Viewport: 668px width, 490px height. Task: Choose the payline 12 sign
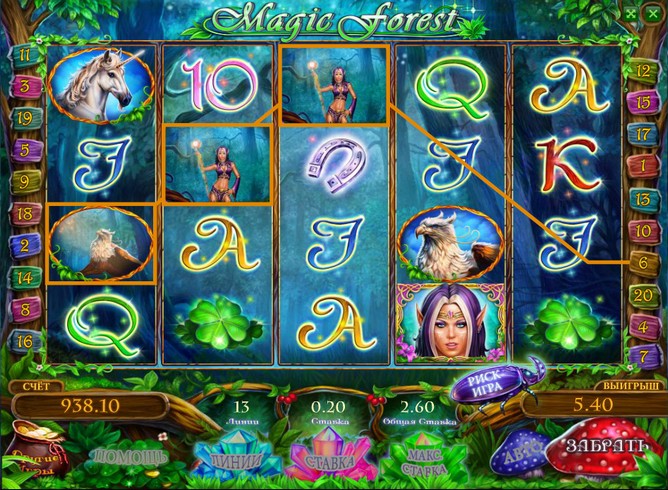tap(639, 69)
